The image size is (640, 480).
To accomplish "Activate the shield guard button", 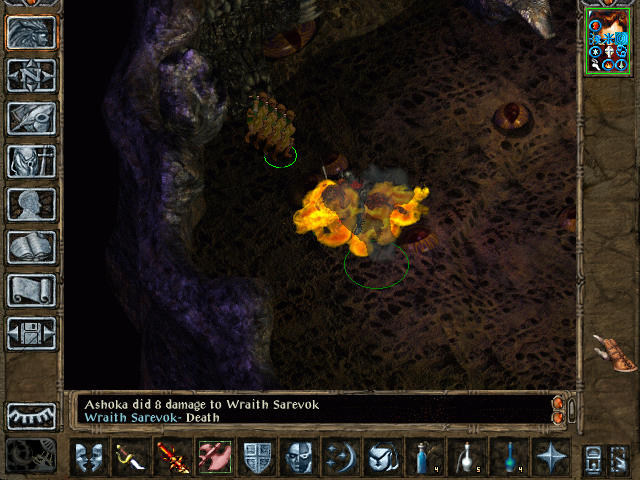I will 257,457.
